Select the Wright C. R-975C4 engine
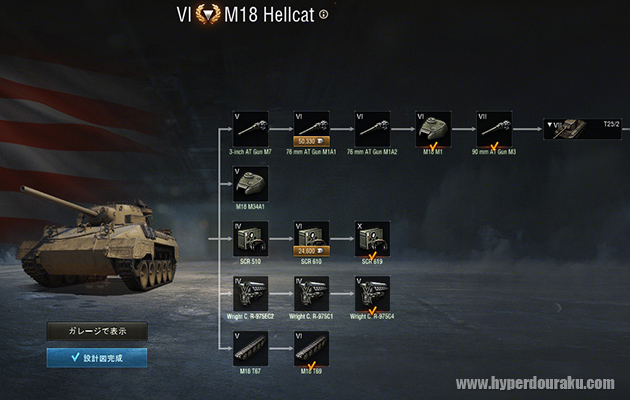The width and height of the screenshot is (630, 400). [x=372, y=293]
